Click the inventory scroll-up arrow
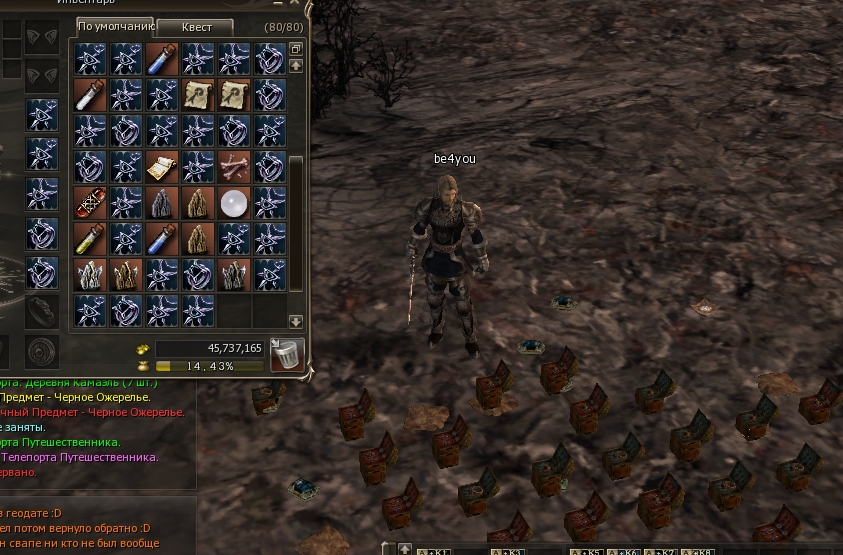The height and width of the screenshot is (555, 843). [296, 66]
